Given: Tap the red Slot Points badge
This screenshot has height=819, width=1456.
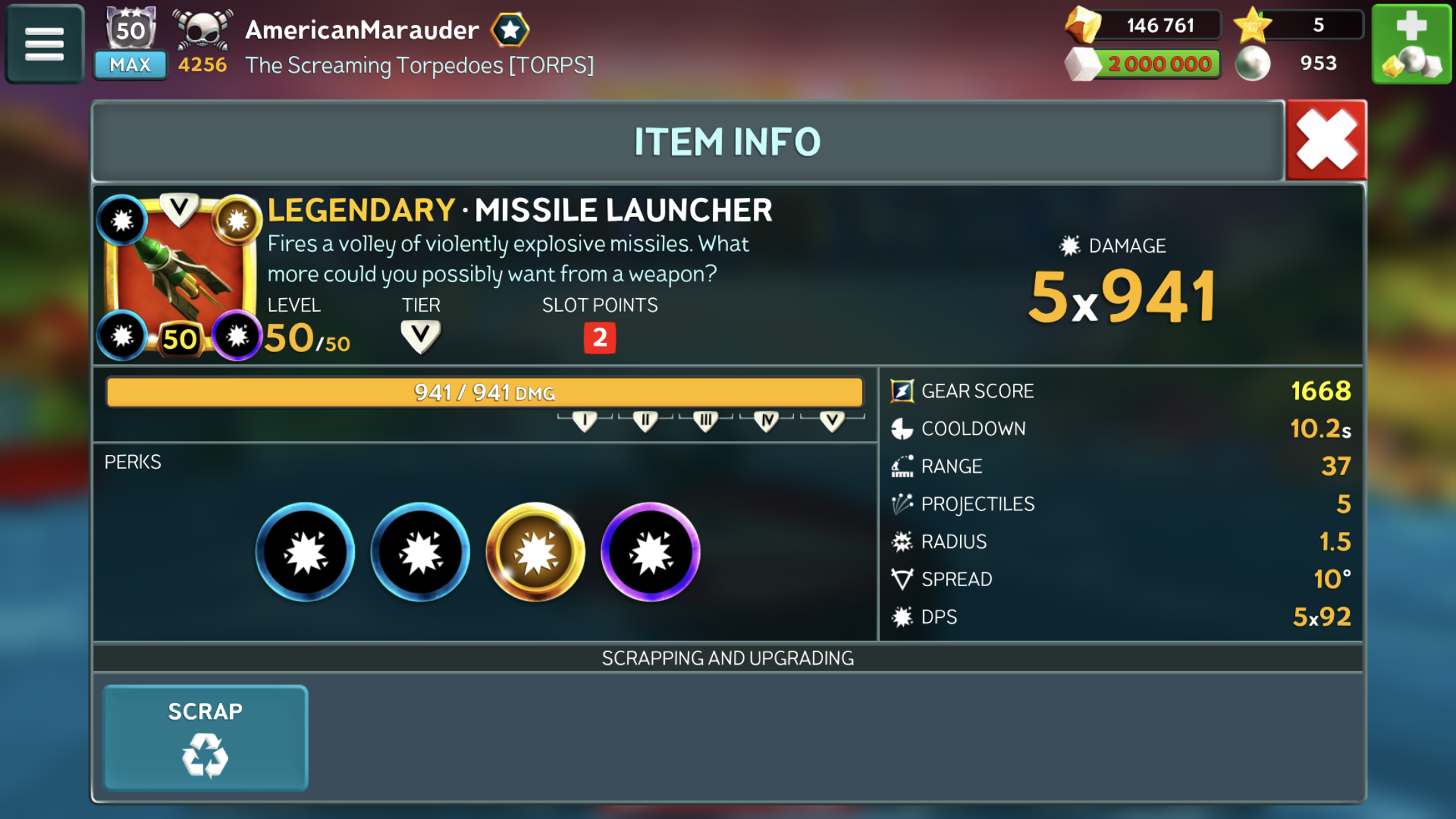Looking at the screenshot, I should [x=599, y=338].
